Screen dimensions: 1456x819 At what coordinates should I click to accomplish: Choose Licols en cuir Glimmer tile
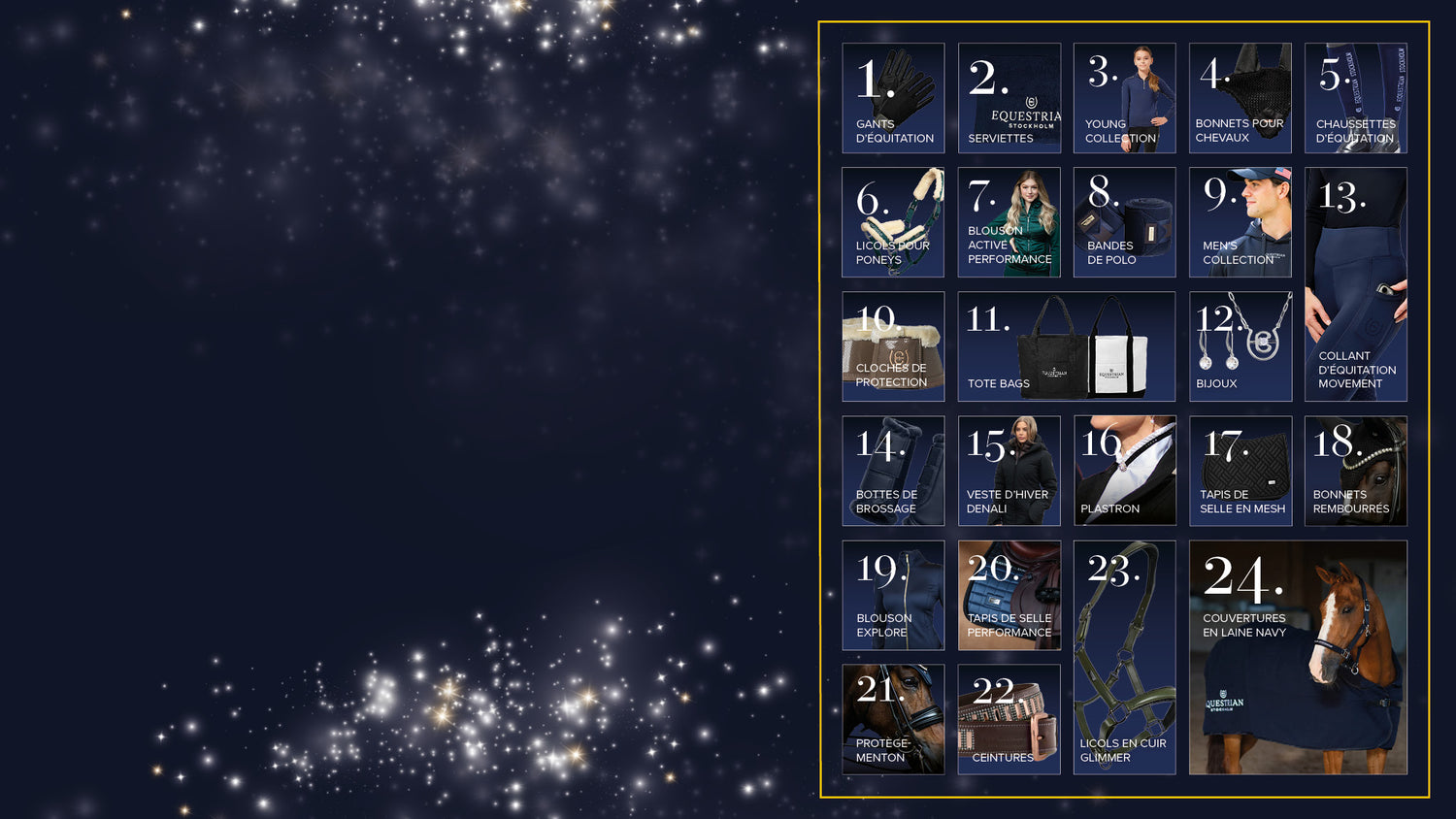coord(1124,657)
